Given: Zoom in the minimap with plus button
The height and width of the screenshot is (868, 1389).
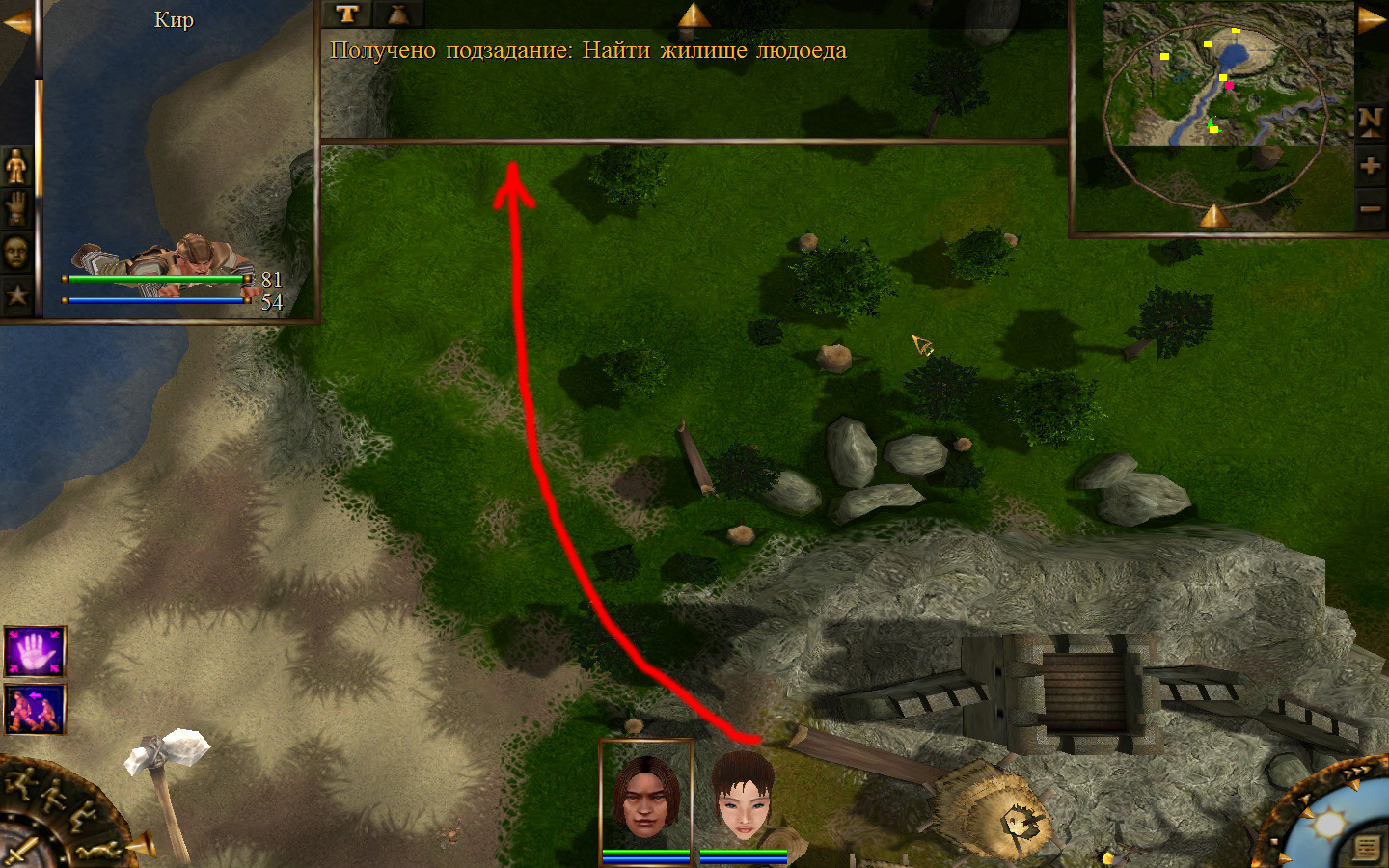Looking at the screenshot, I should click(1371, 166).
